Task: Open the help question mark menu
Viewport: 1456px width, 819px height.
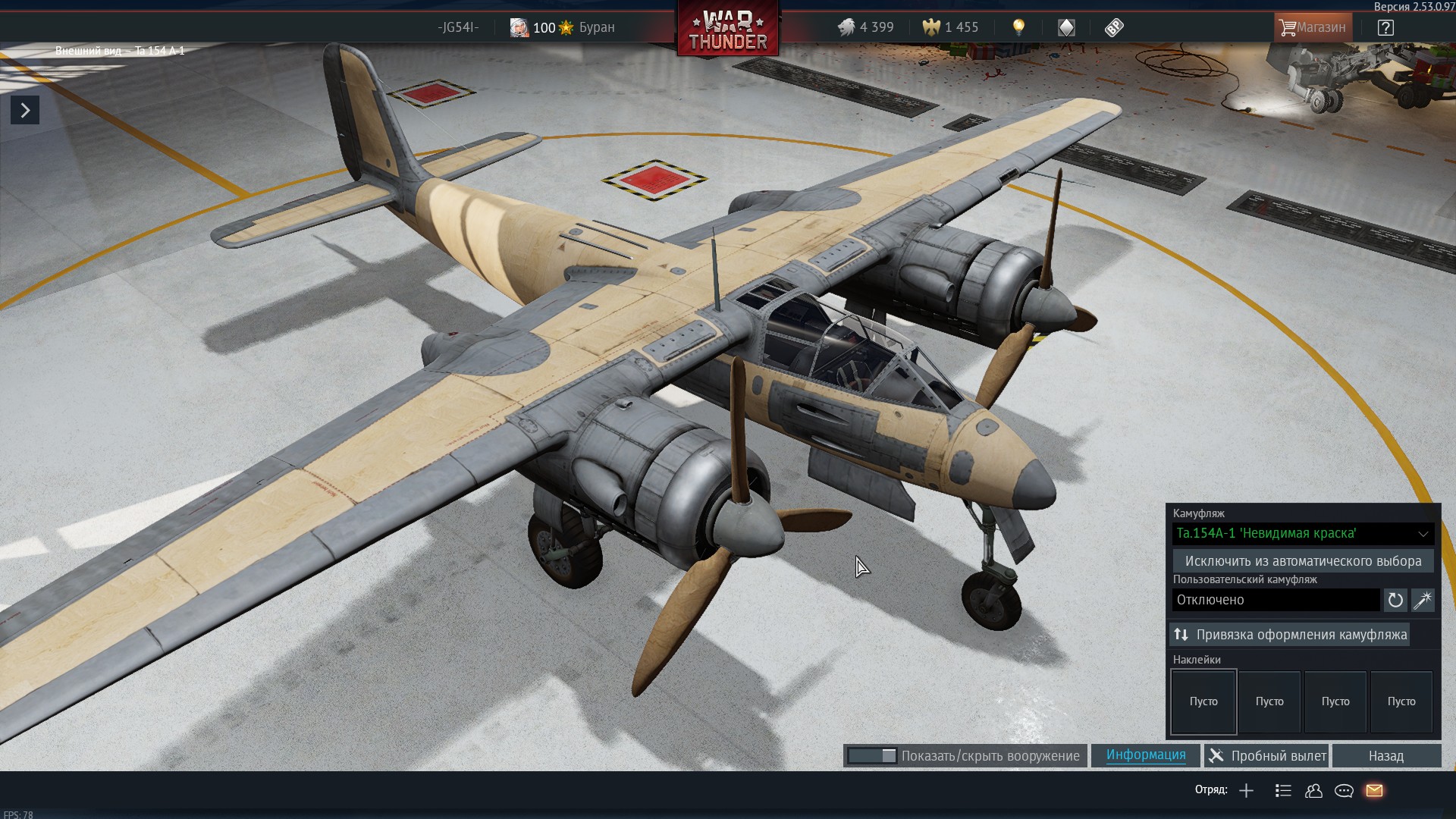Action: (x=1385, y=27)
